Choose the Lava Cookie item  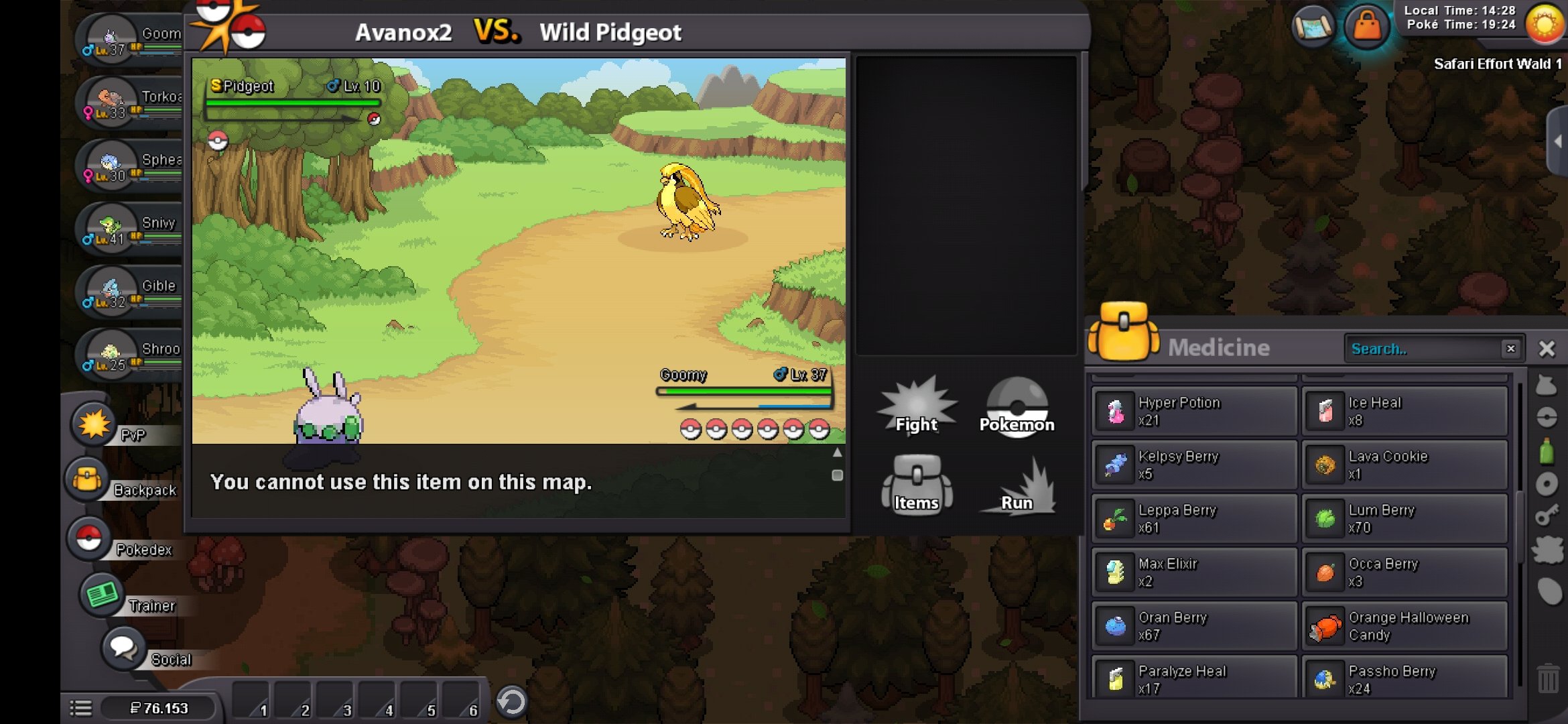[1404, 465]
